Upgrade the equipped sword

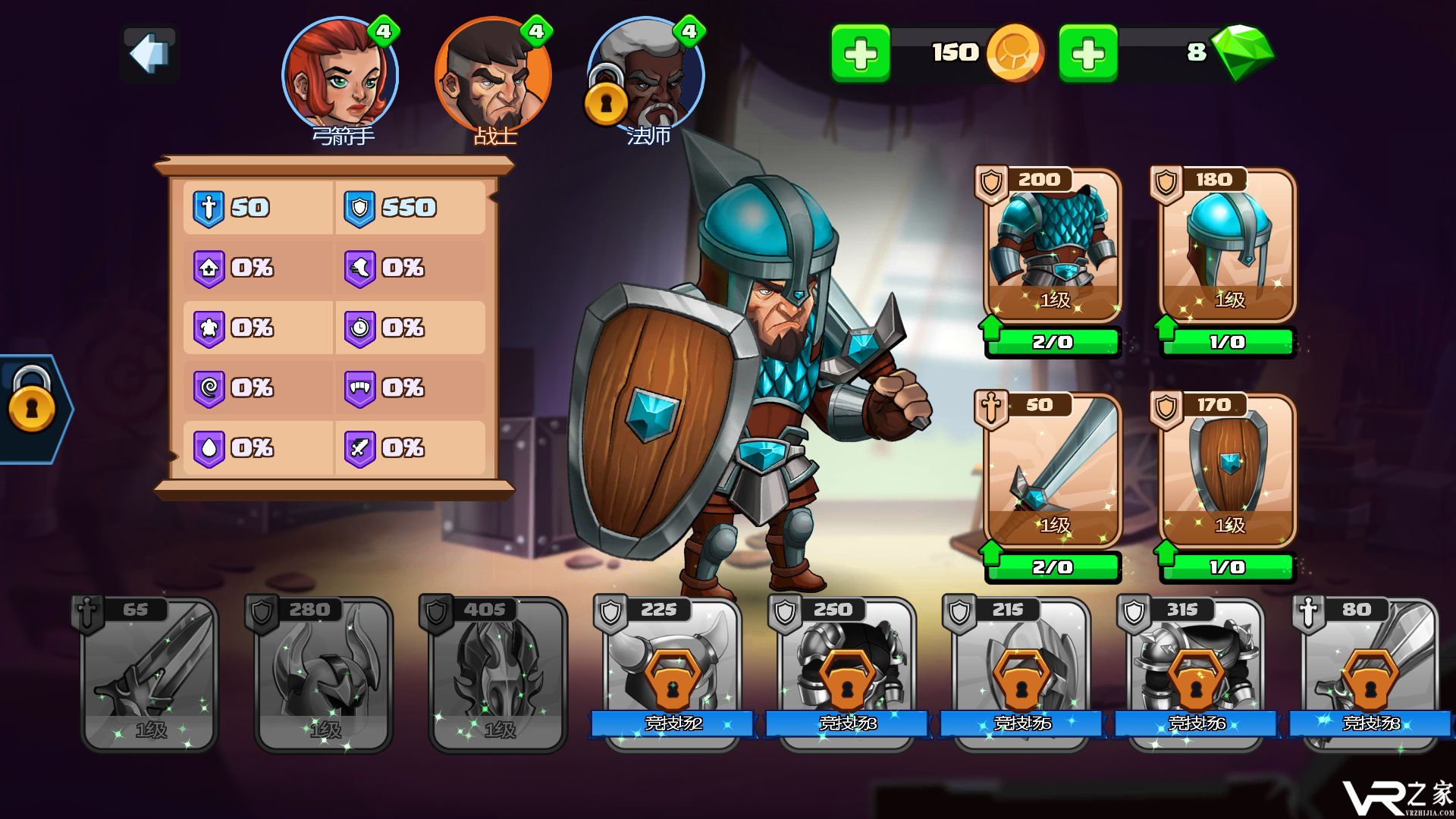(1053, 567)
